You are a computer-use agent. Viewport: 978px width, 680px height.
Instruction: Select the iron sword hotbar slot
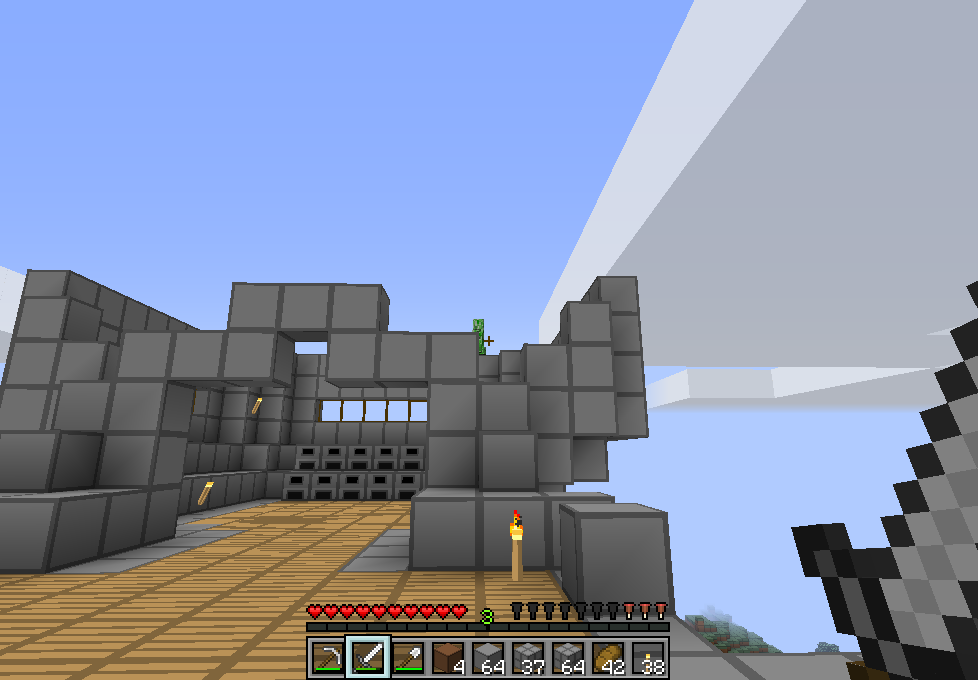click(367, 657)
